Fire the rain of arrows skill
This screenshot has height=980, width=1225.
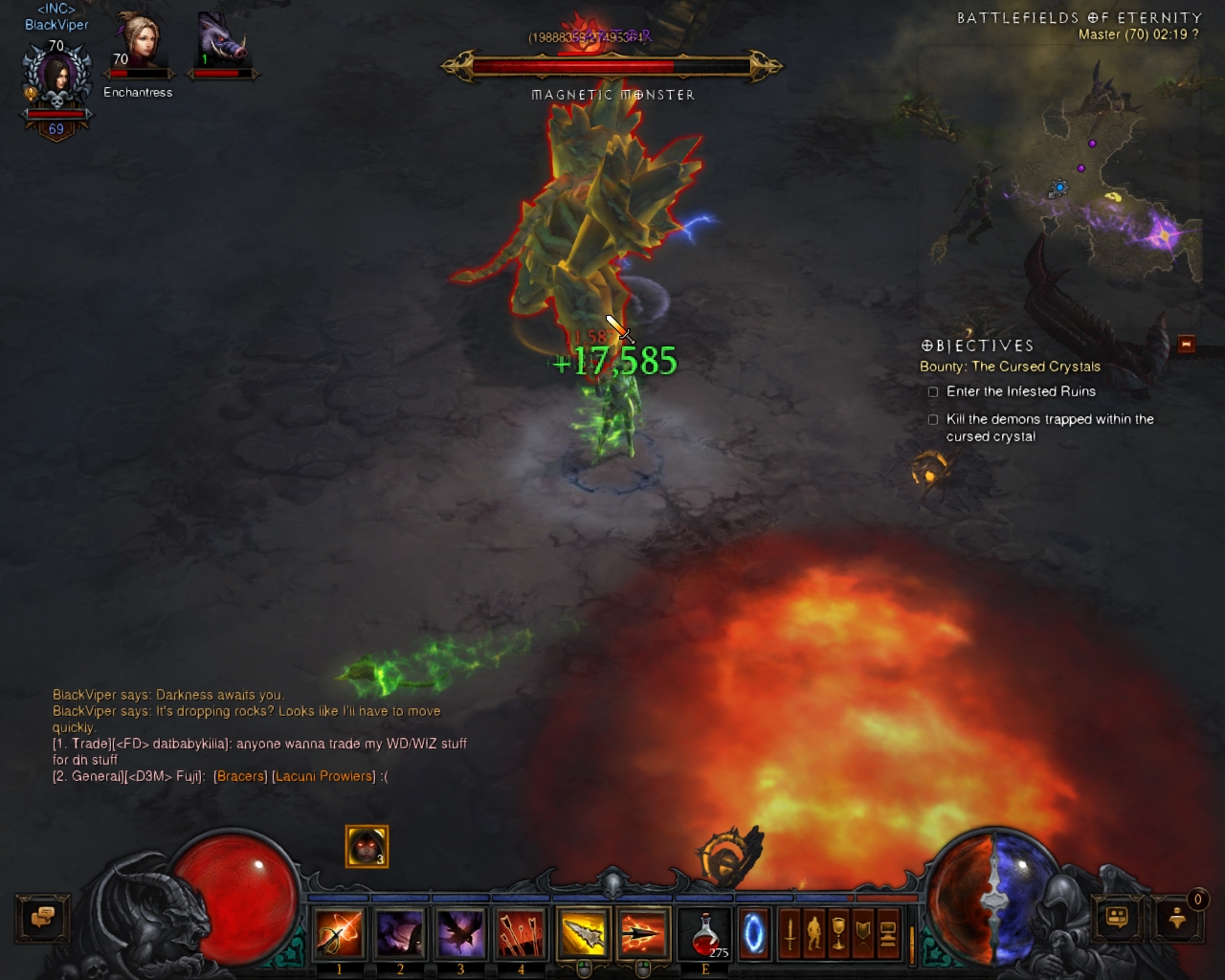point(521,933)
